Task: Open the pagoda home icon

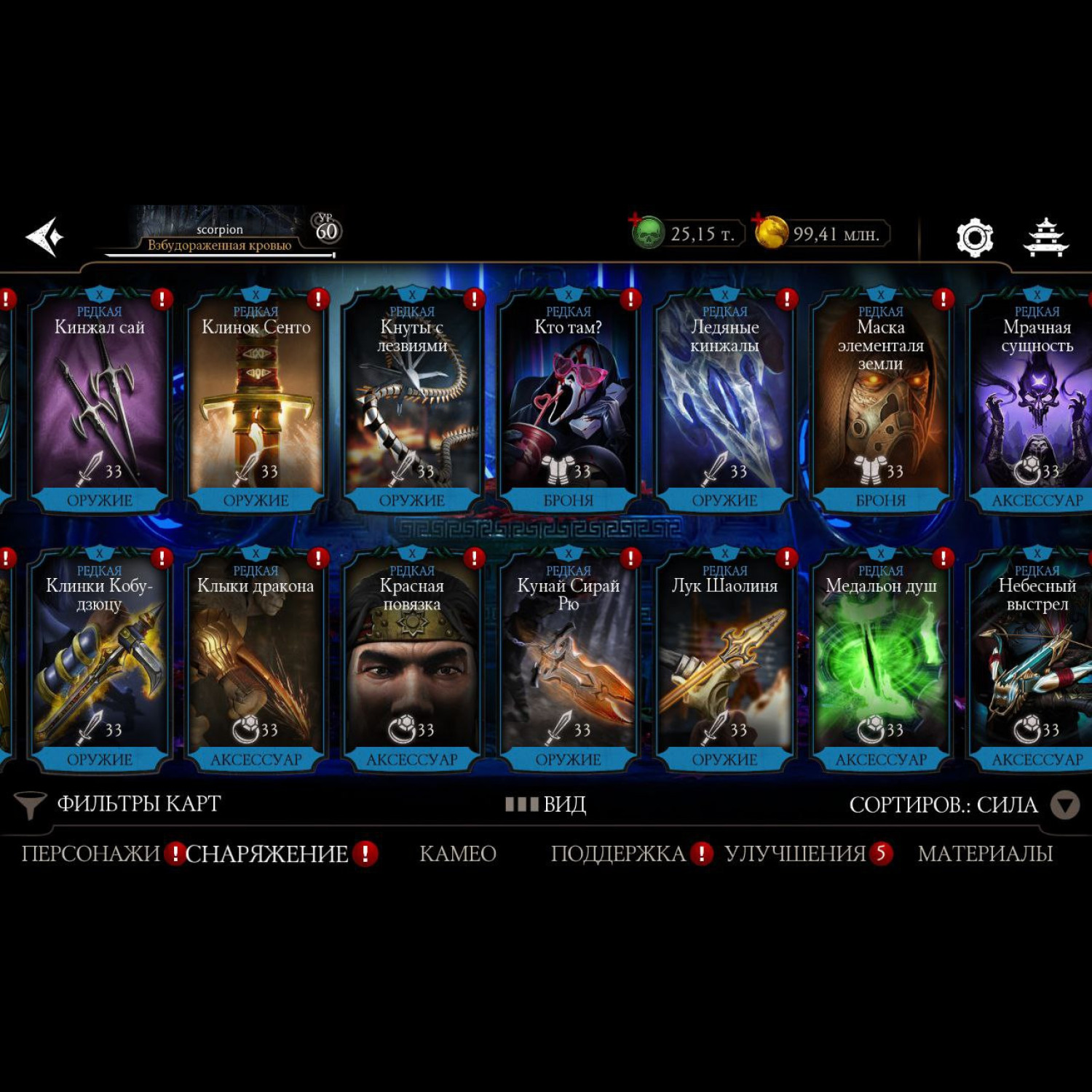Action: click(1045, 237)
